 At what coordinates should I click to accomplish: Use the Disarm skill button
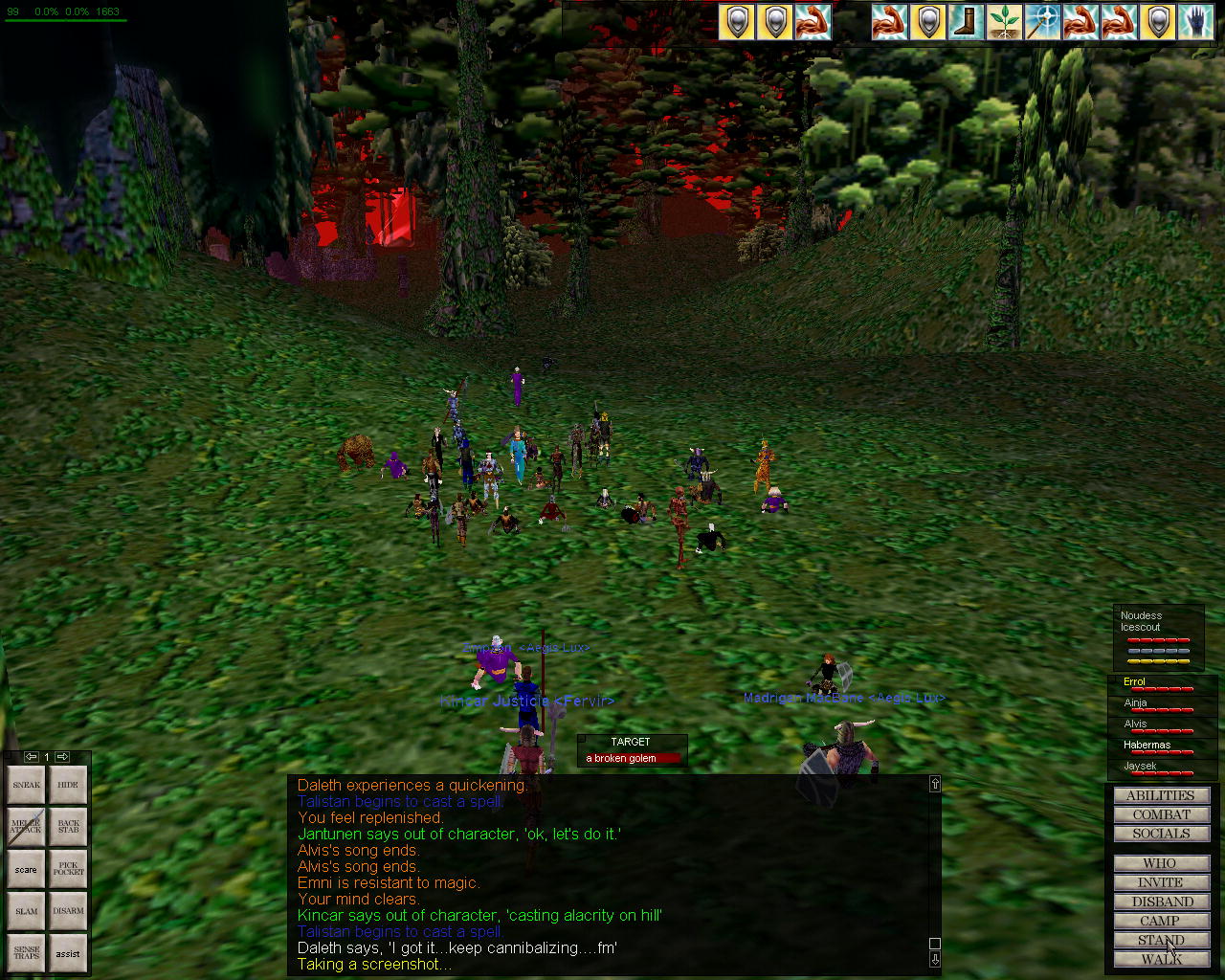pos(68,910)
